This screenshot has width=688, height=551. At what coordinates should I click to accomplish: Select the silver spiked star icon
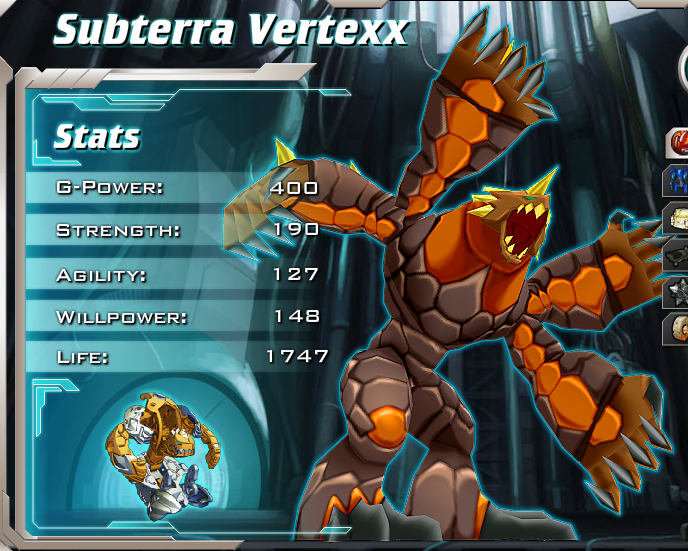[x=678, y=292]
